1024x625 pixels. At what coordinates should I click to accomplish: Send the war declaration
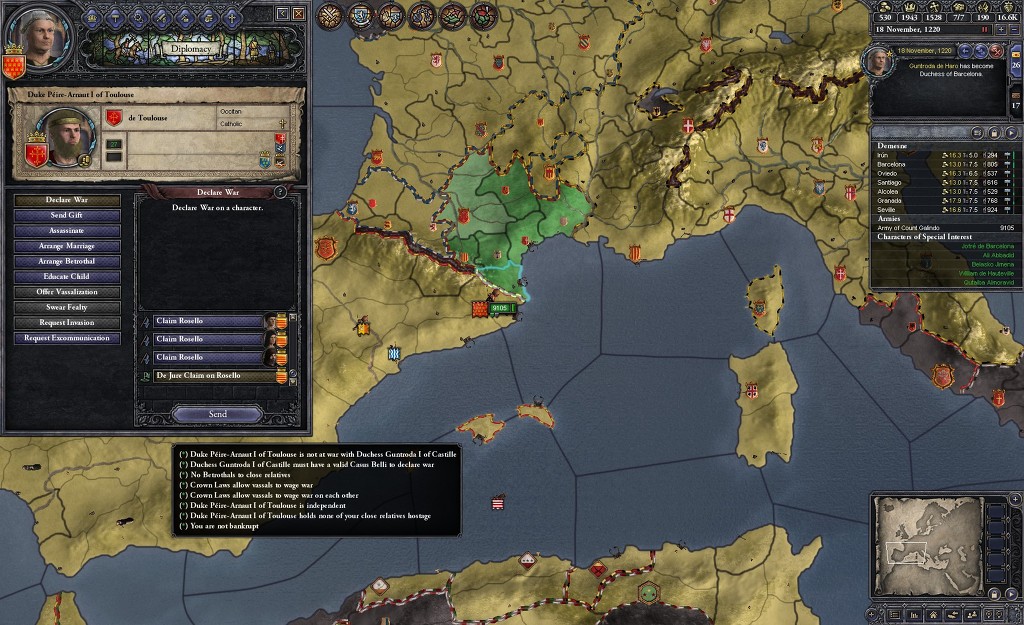(217, 414)
